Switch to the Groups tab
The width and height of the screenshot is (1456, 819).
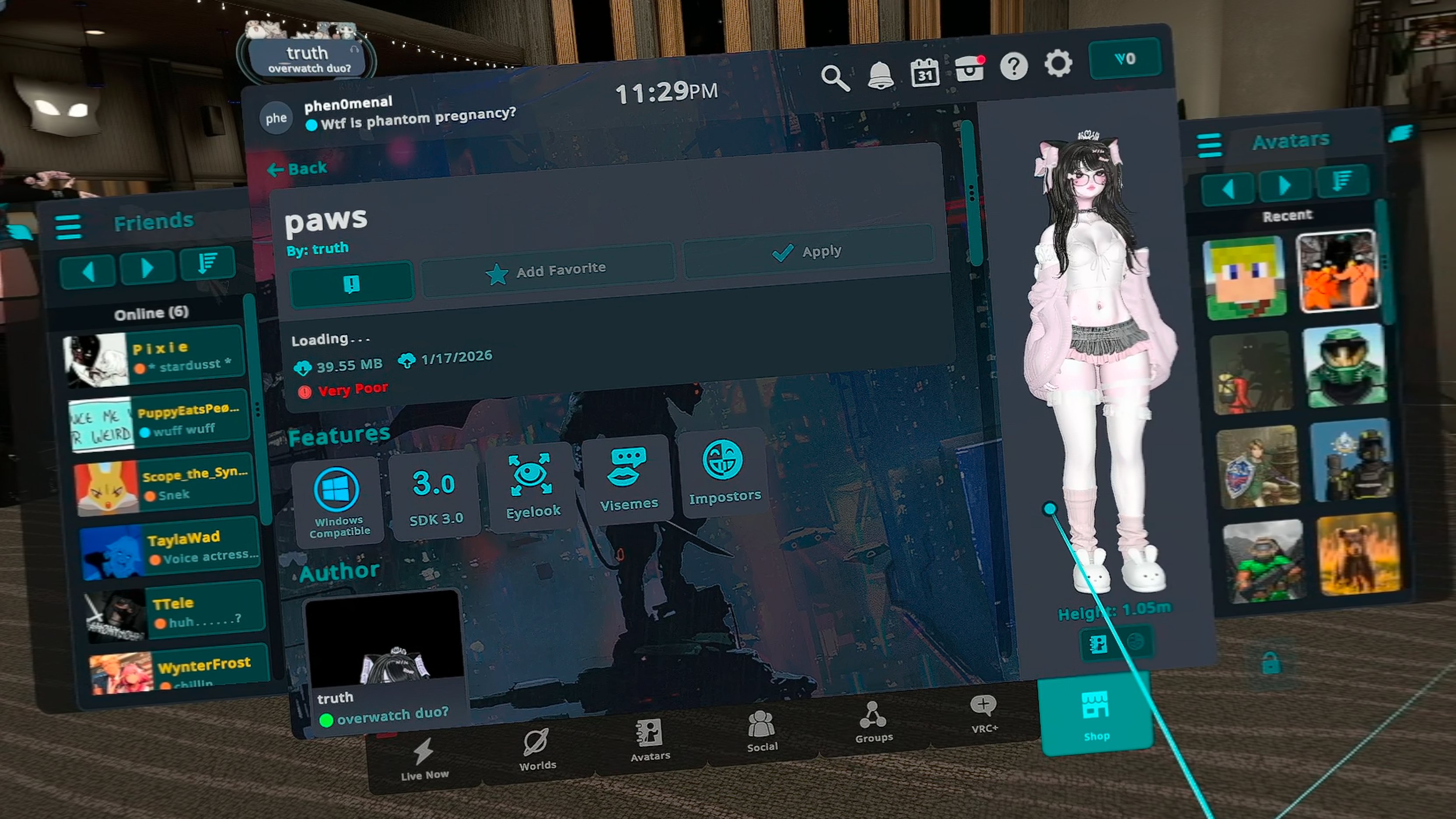(x=874, y=722)
